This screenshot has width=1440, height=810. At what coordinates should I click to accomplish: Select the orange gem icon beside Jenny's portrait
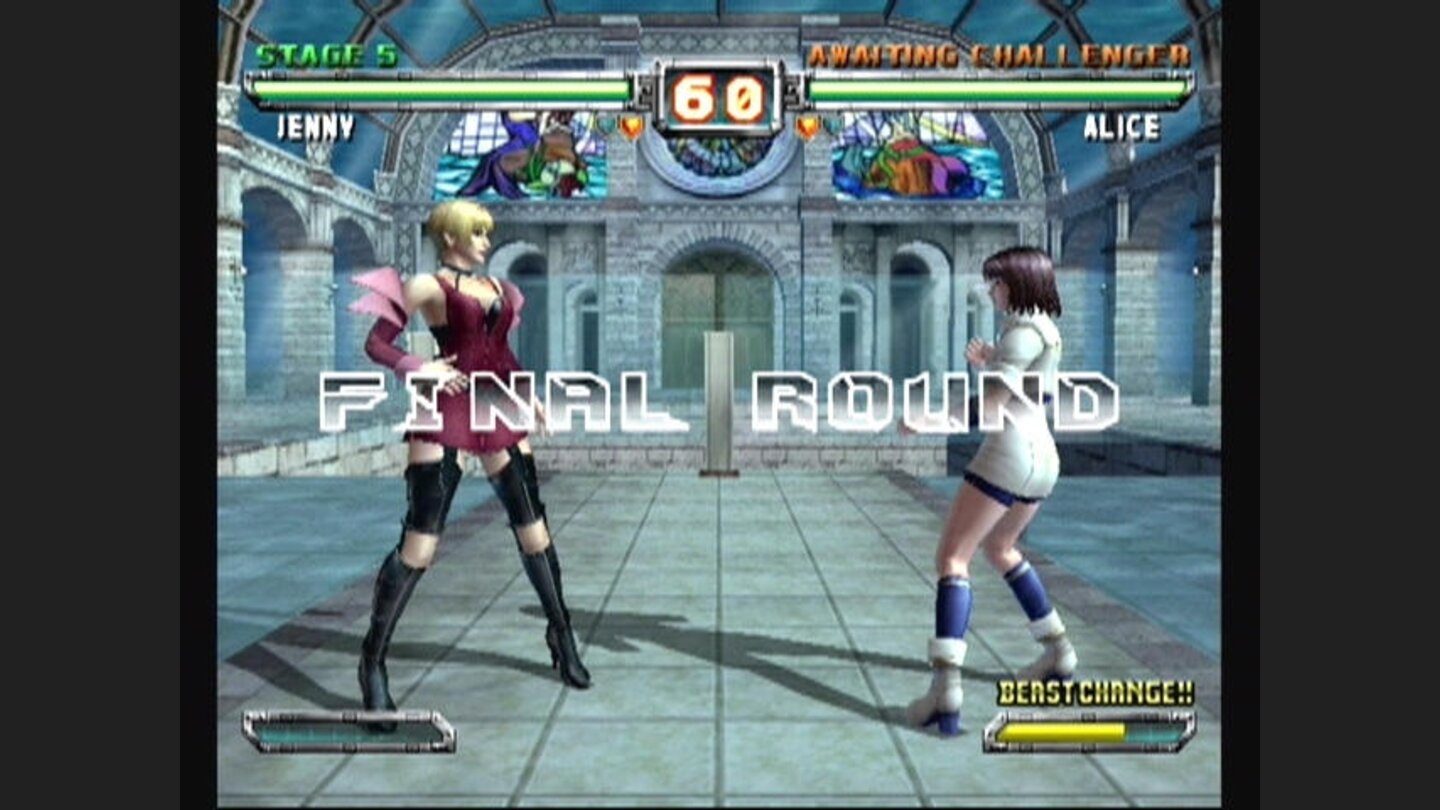tap(631, 128)
